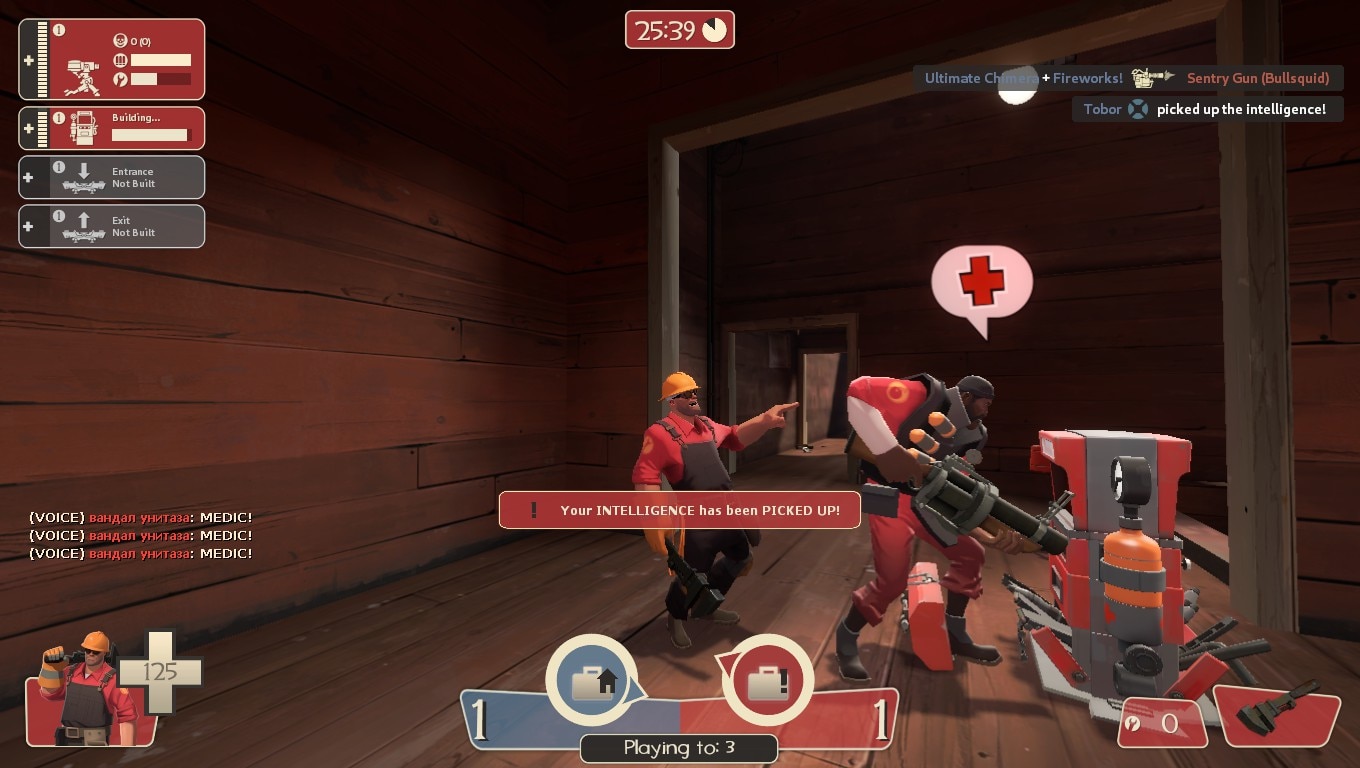The height and width of the screenshot is (768, 1360).
Task: Click the dispenser building status panel
Action: [112, 128]
